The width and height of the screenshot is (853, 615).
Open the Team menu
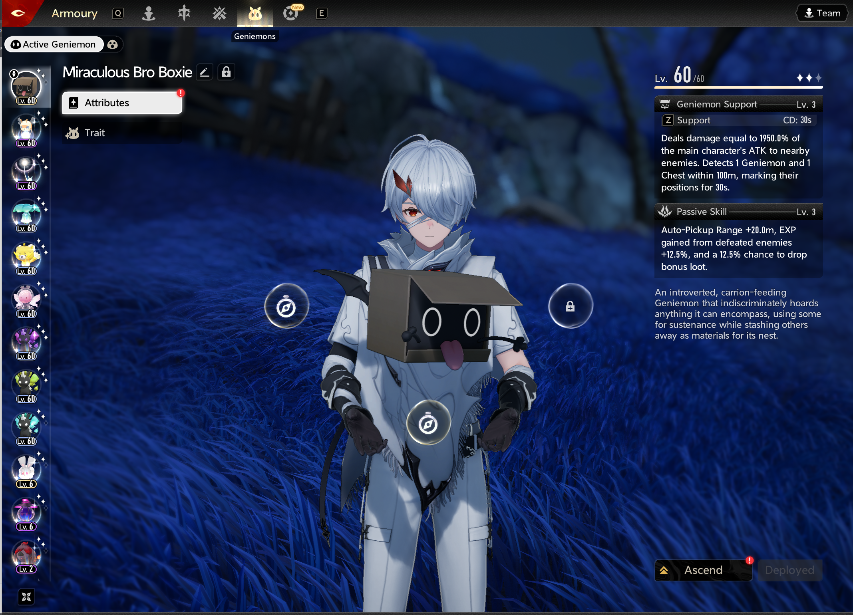[819, 13]
